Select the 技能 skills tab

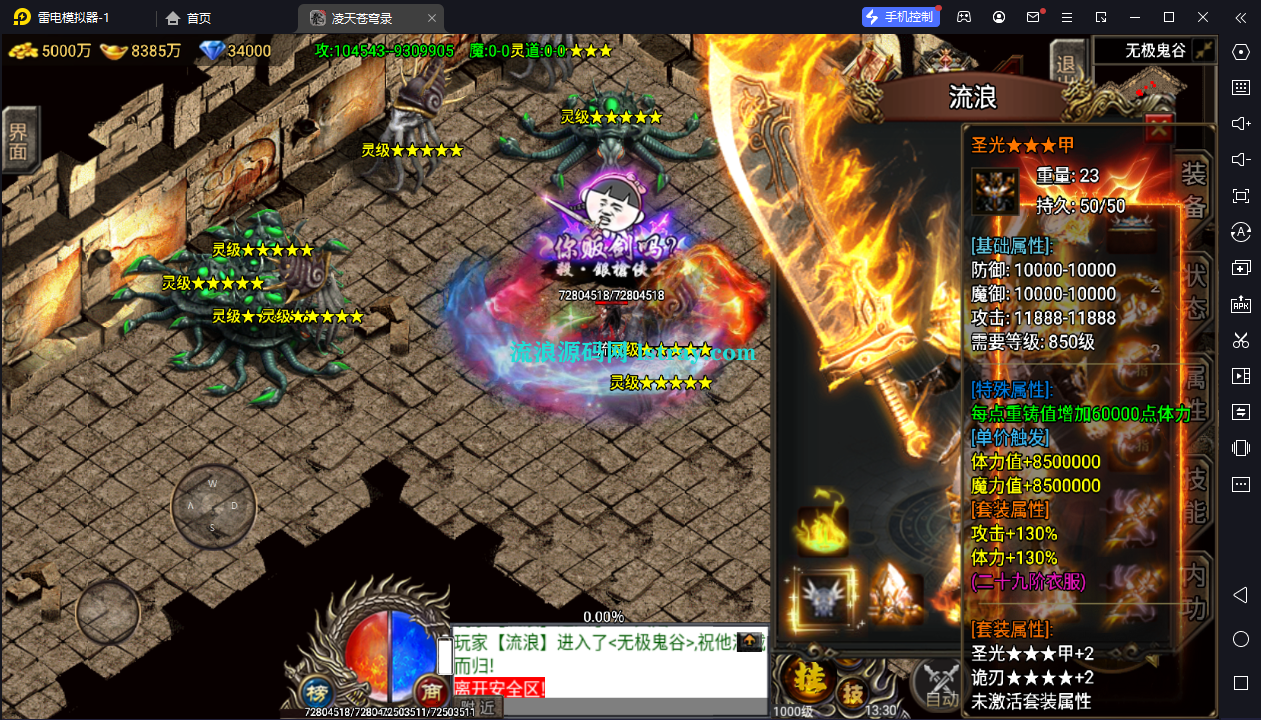click(1194, 495)
